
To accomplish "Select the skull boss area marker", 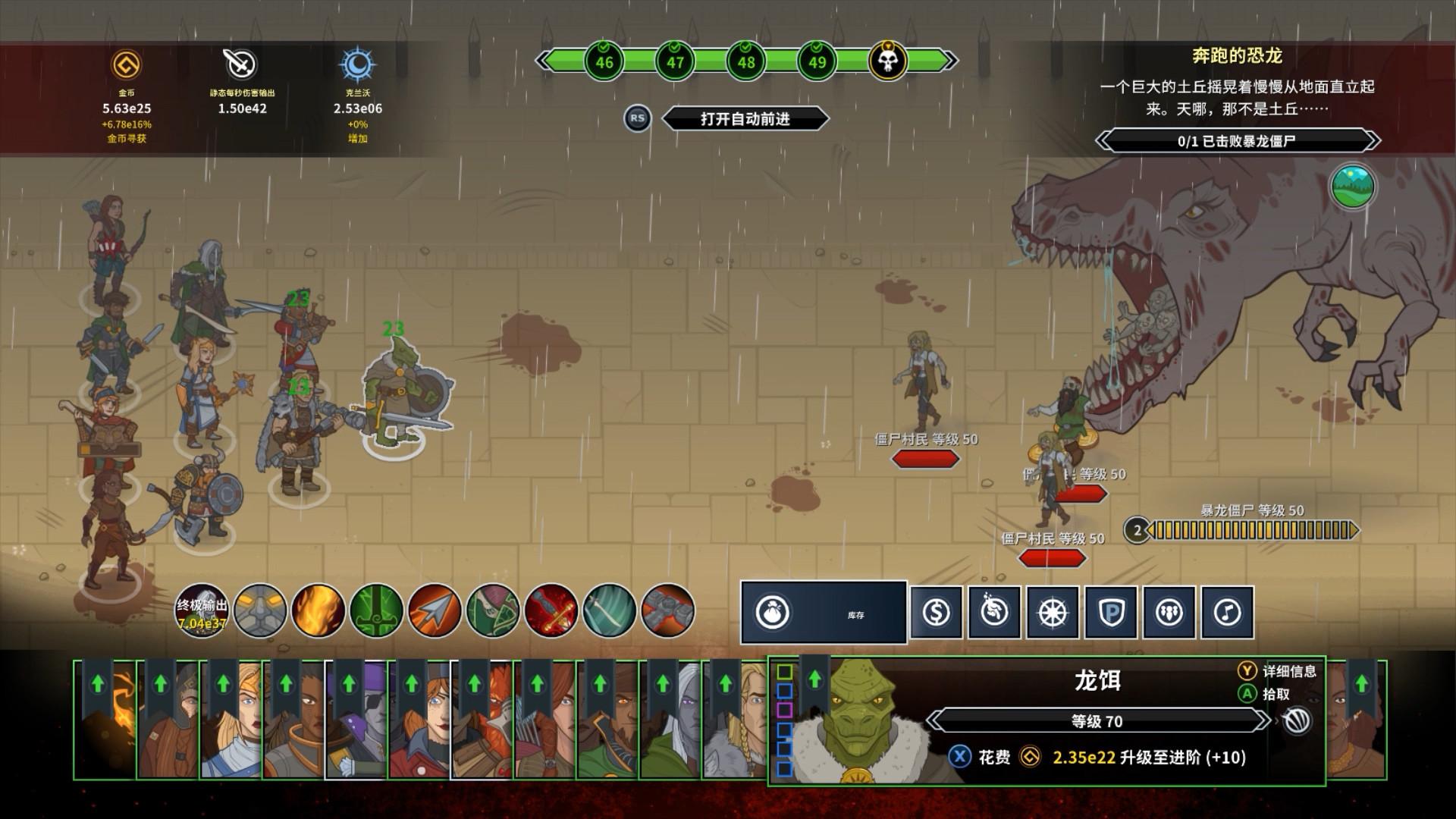I will 887,61.
